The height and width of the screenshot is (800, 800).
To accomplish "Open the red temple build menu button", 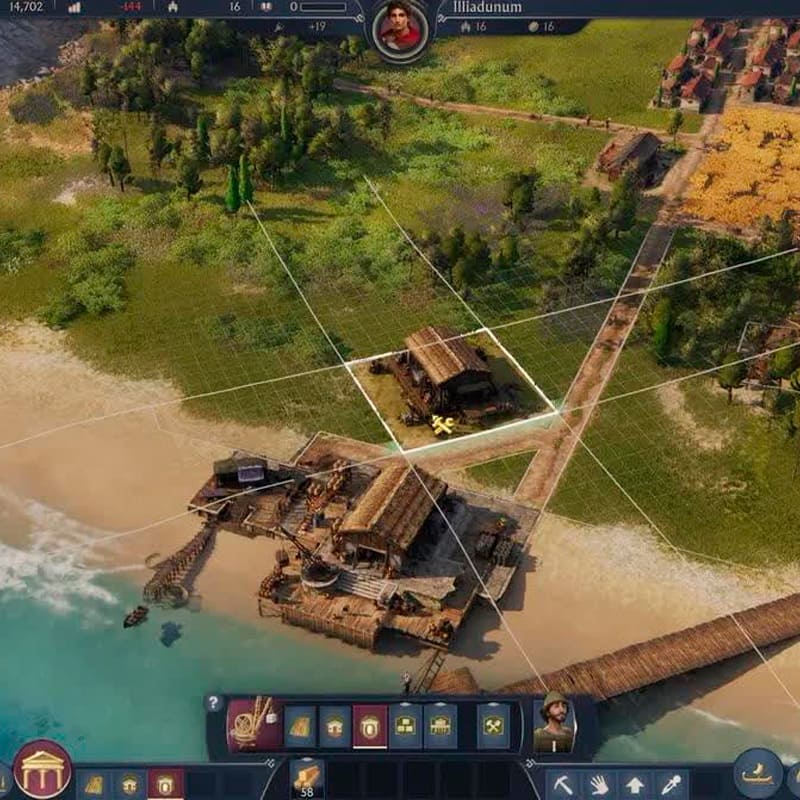I will tap(42, 770).
